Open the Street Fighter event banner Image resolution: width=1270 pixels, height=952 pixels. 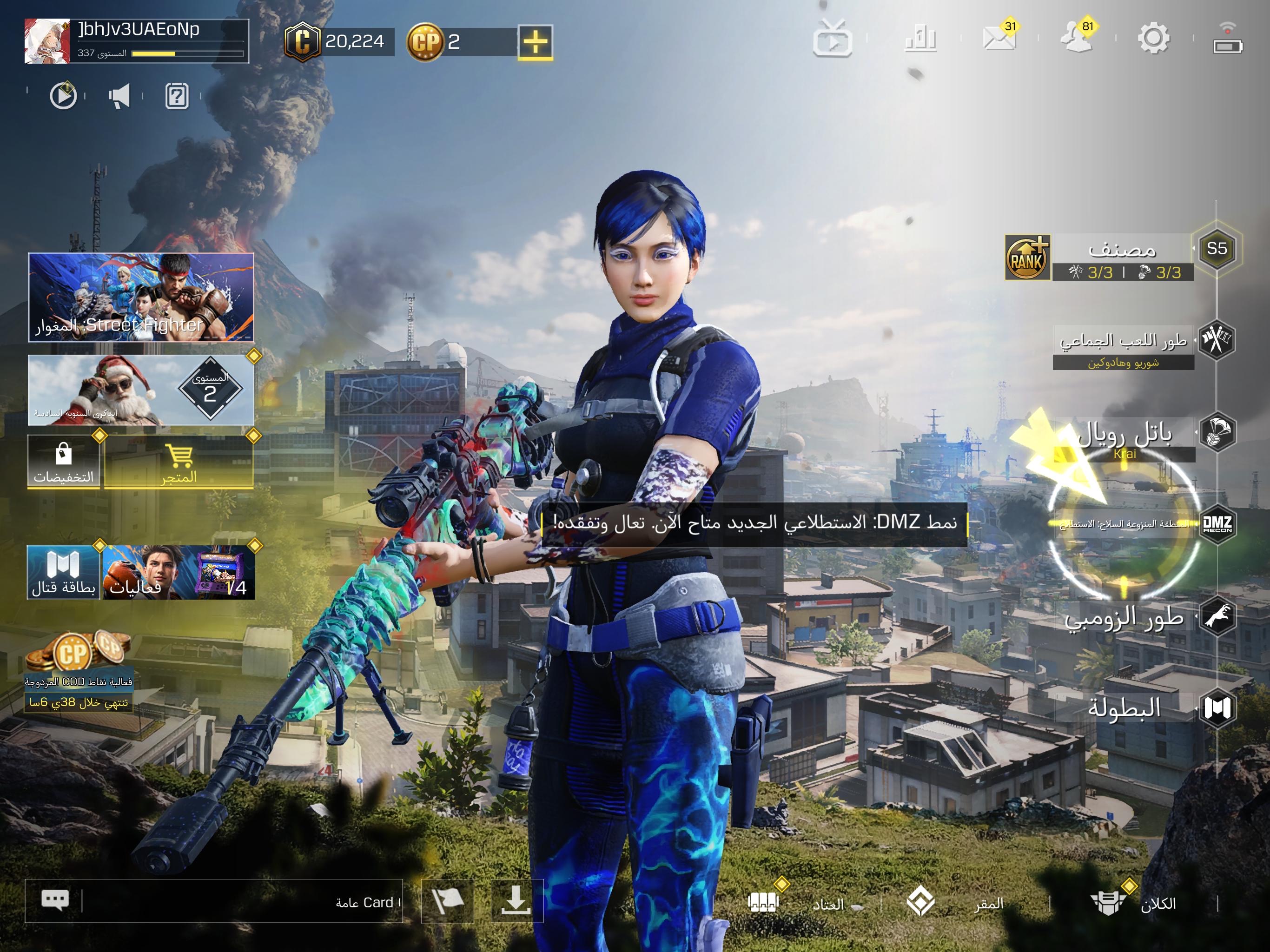tap(141, 297)
